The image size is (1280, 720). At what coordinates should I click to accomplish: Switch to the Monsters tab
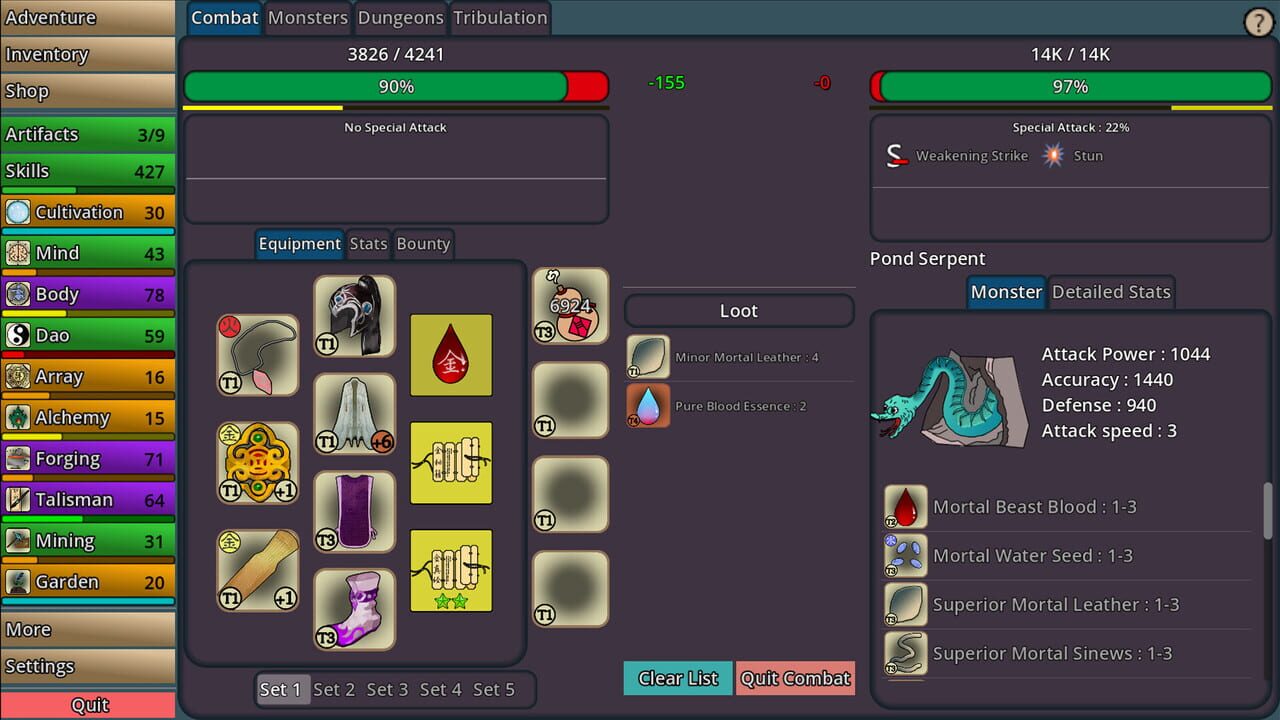307,17
